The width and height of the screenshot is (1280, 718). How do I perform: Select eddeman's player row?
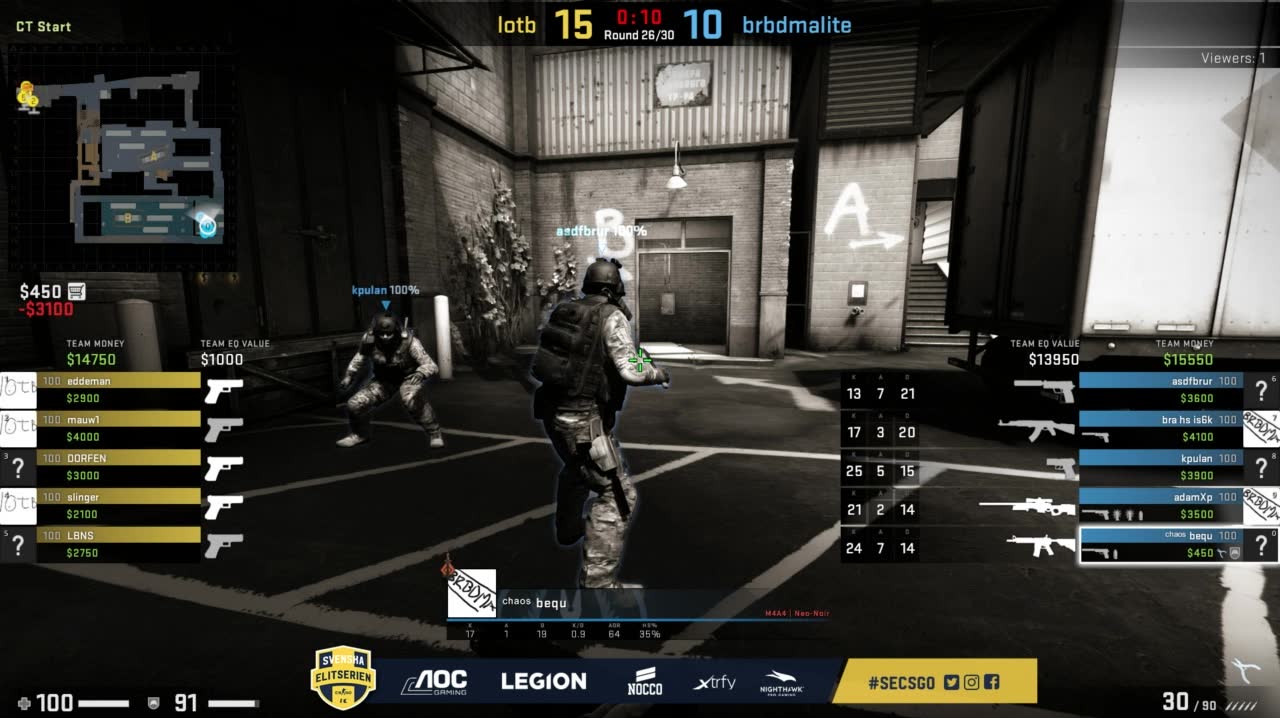click(x=118, y=389)
